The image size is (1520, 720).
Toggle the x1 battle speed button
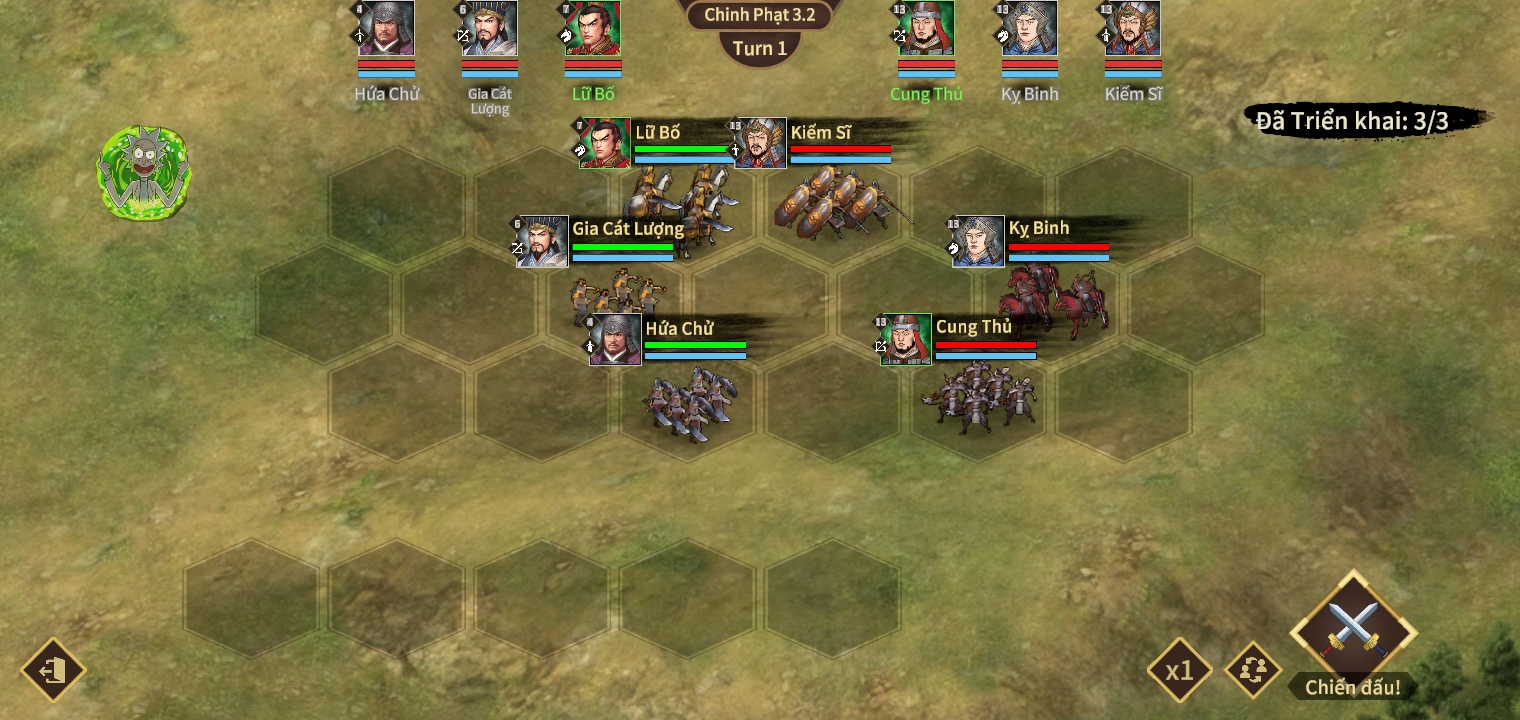click(x=1180, y=670)
